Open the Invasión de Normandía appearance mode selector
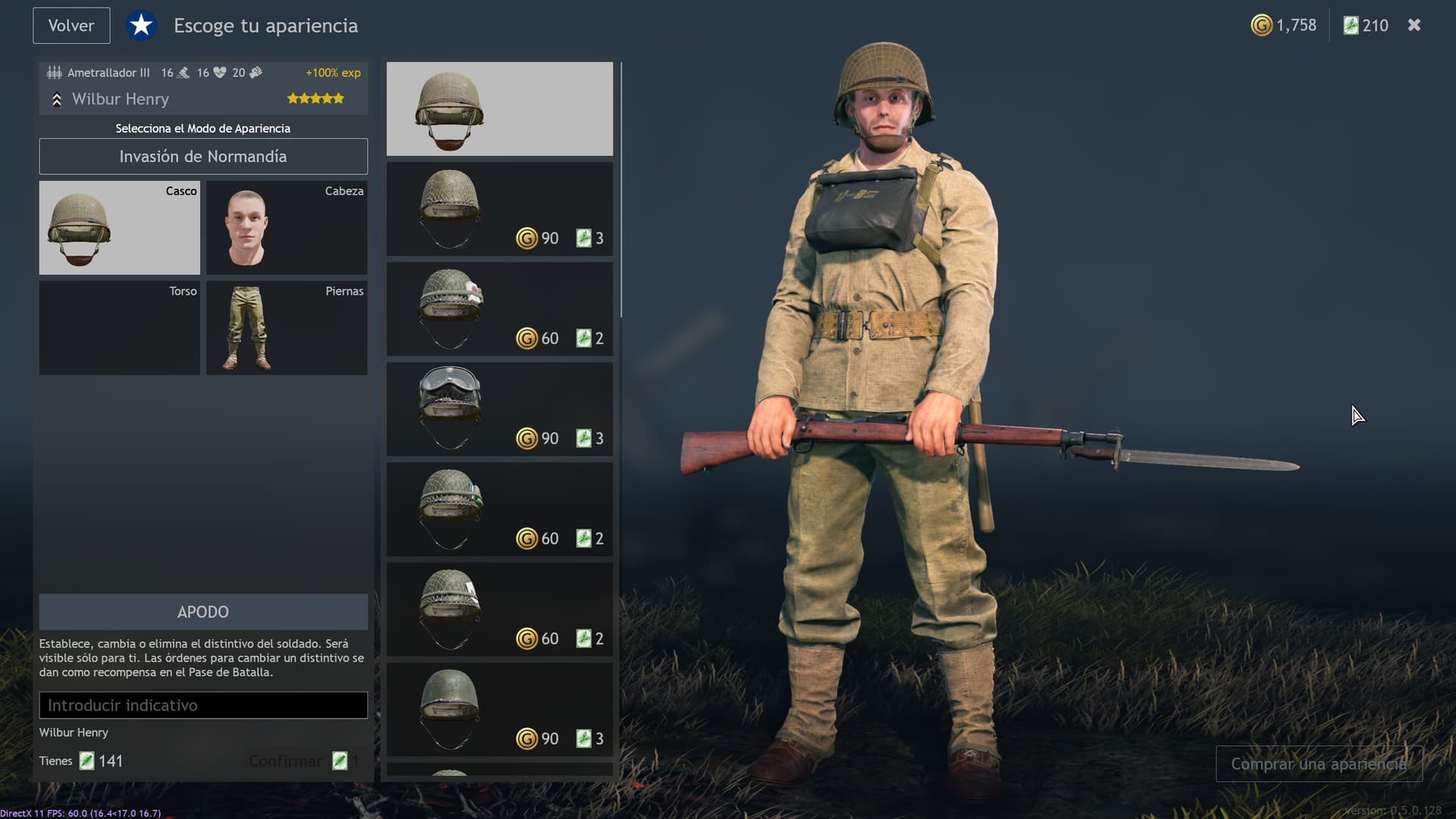This screenshot has width=1456, height=819. tap(202, 156)
